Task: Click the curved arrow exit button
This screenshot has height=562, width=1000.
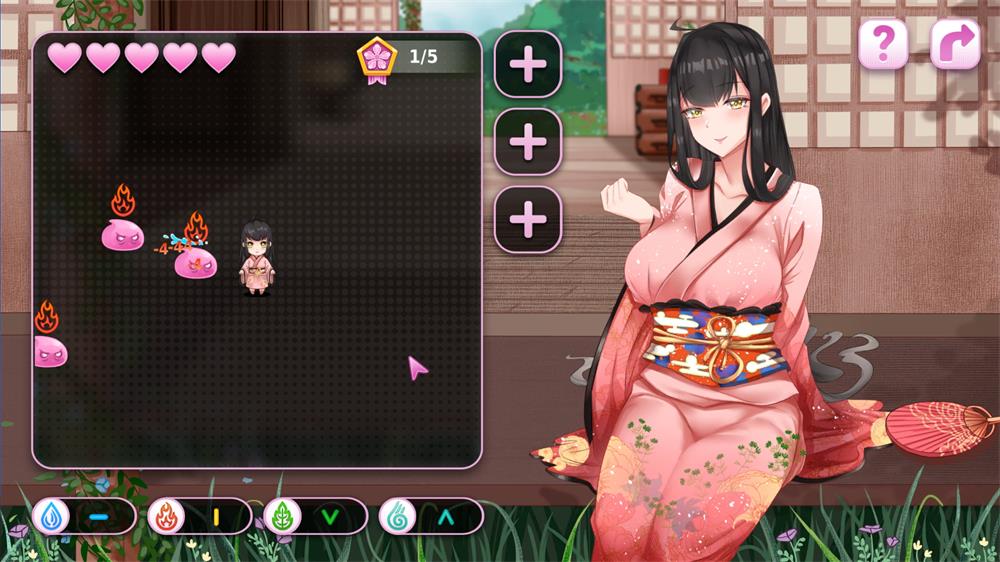Action: (955, 45)
